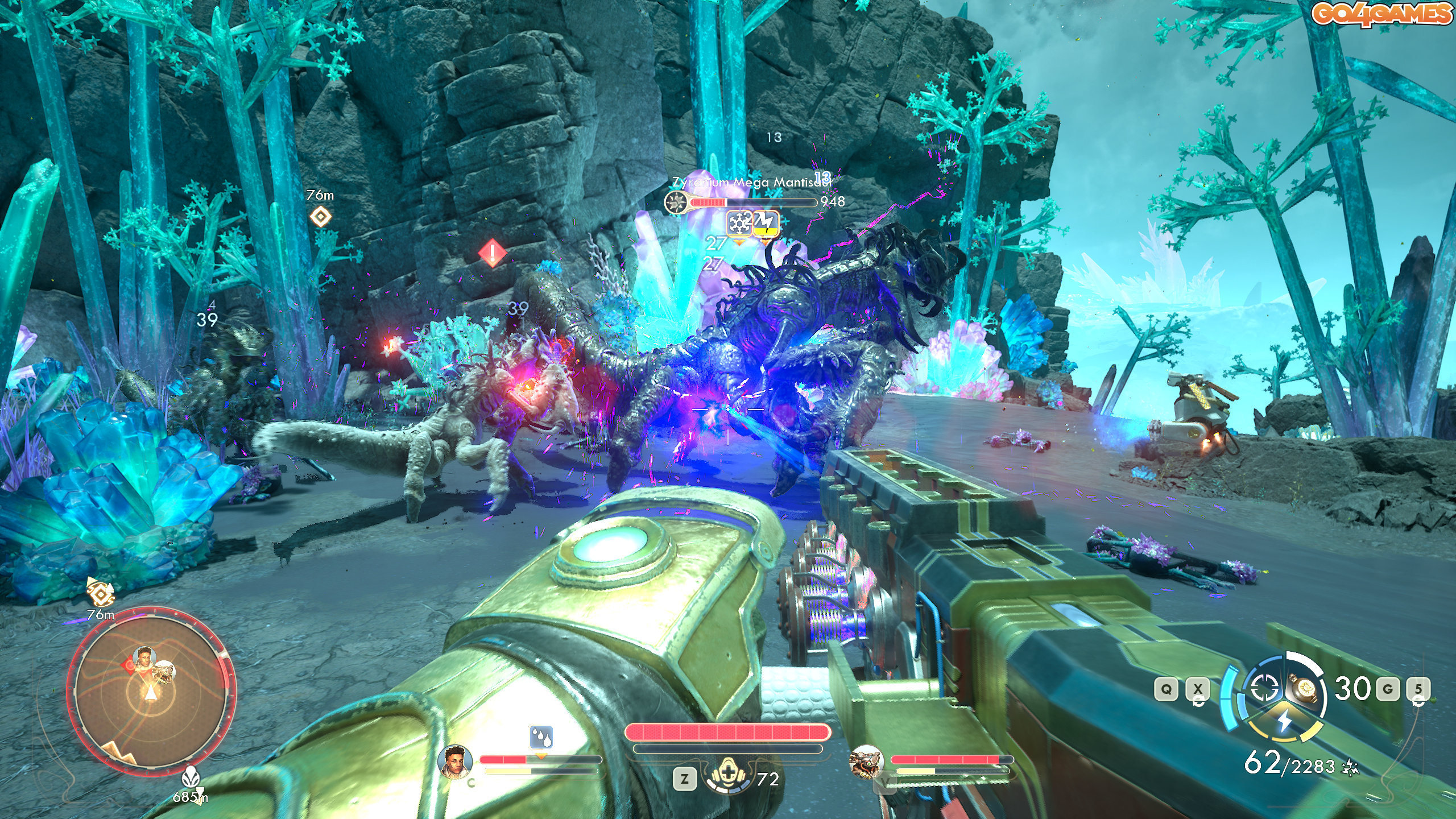Image resolution: width=1456 pixels, height=819 pixels.
Task: Click the water droplets status icon
Action: point(541,737)
